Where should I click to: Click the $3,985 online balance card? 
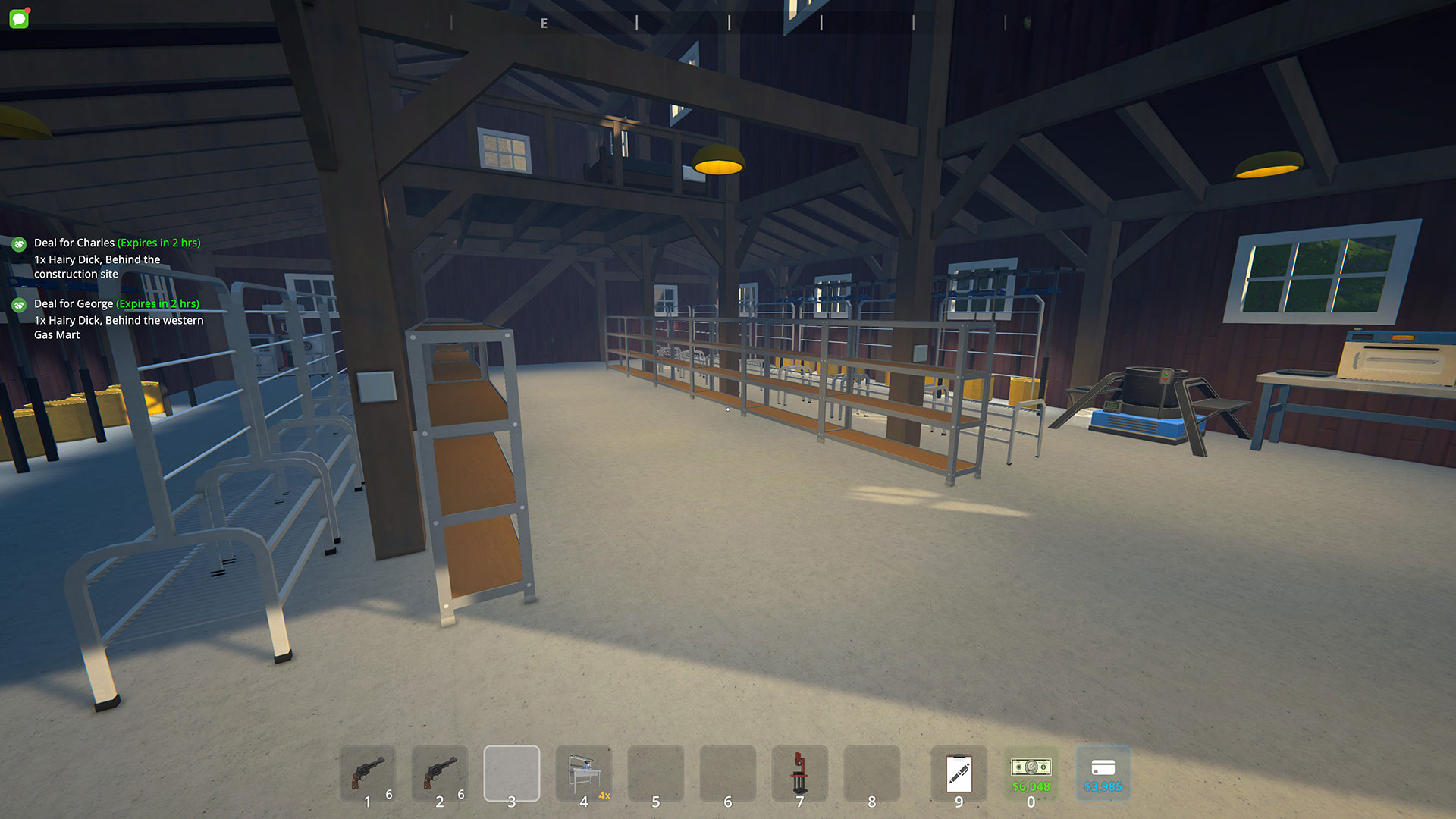(x=1103, y=773)
